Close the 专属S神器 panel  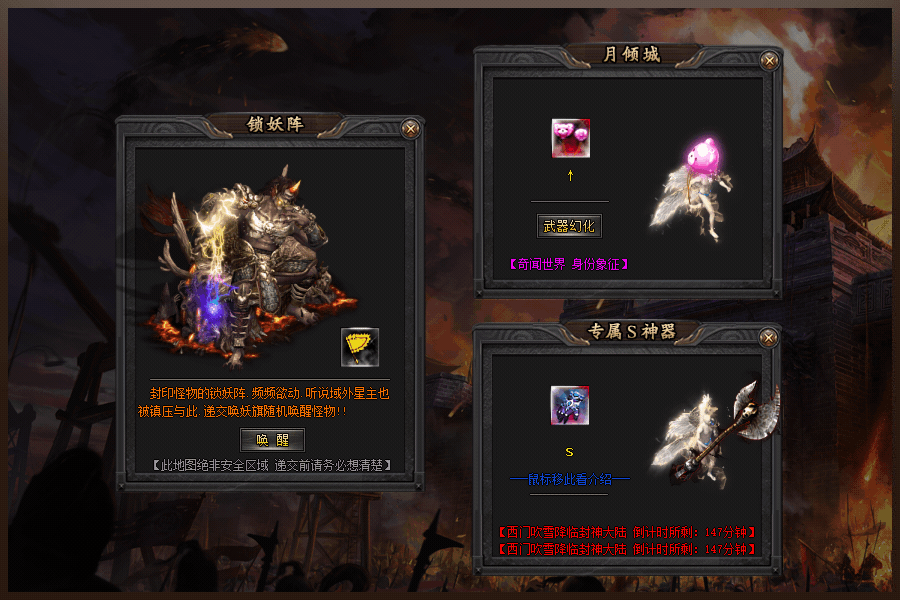point(769,338)
